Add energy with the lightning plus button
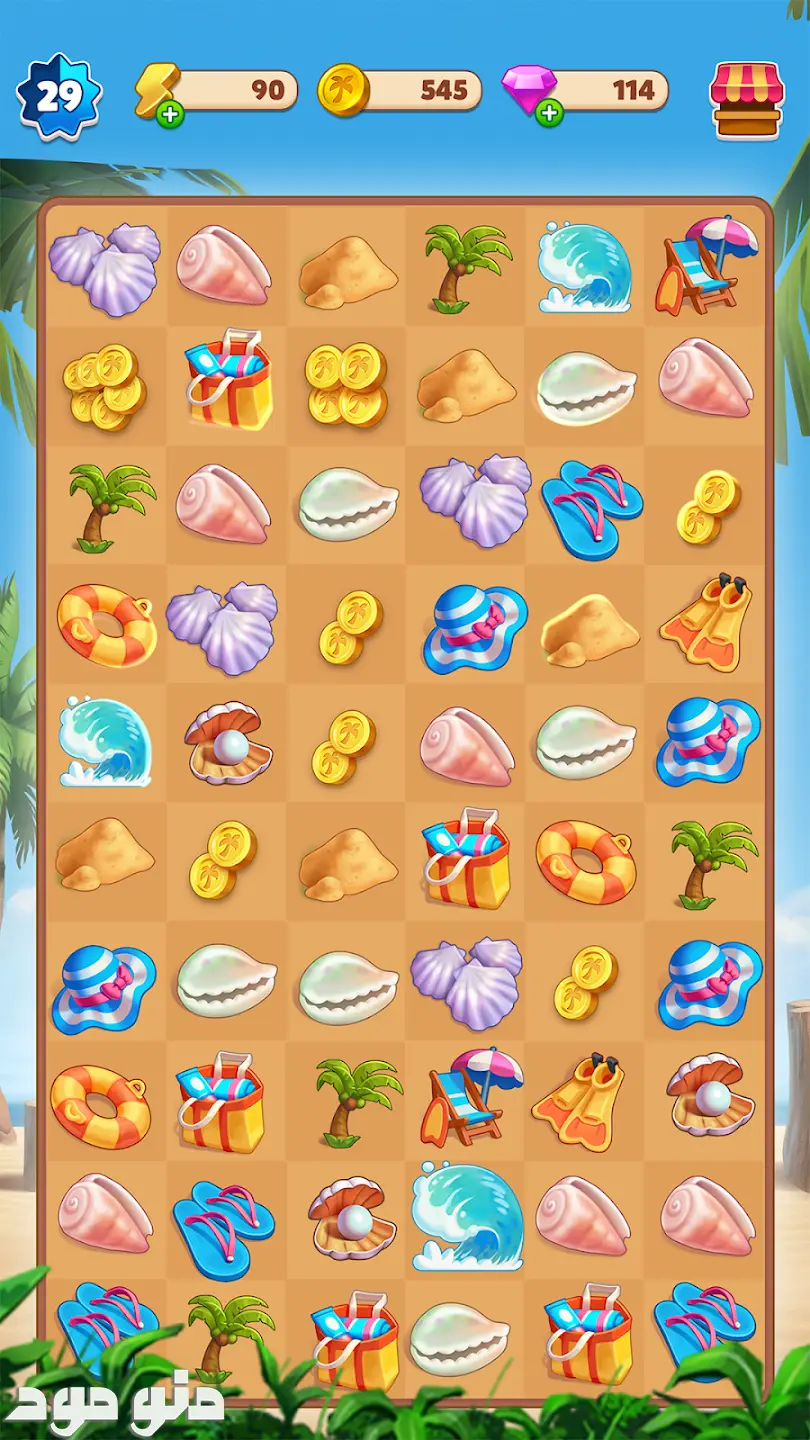 click(171, 114)
